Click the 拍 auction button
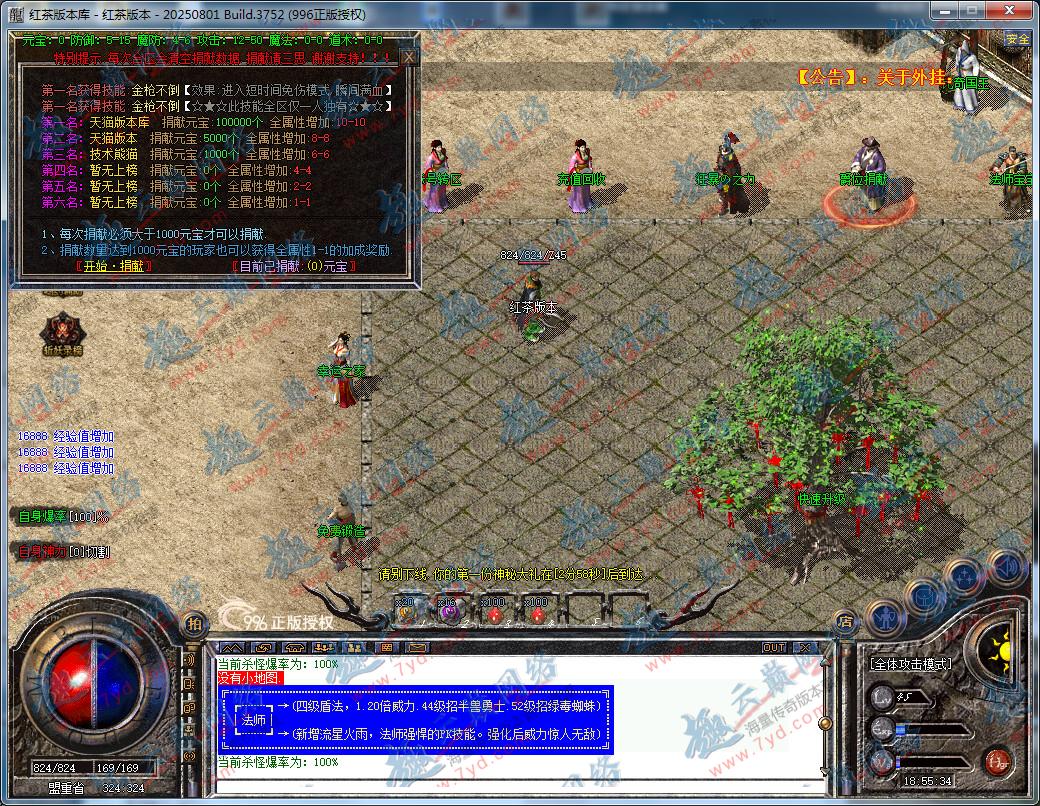1040x806 pixels. pyautogui.click(x=194, y=622)
